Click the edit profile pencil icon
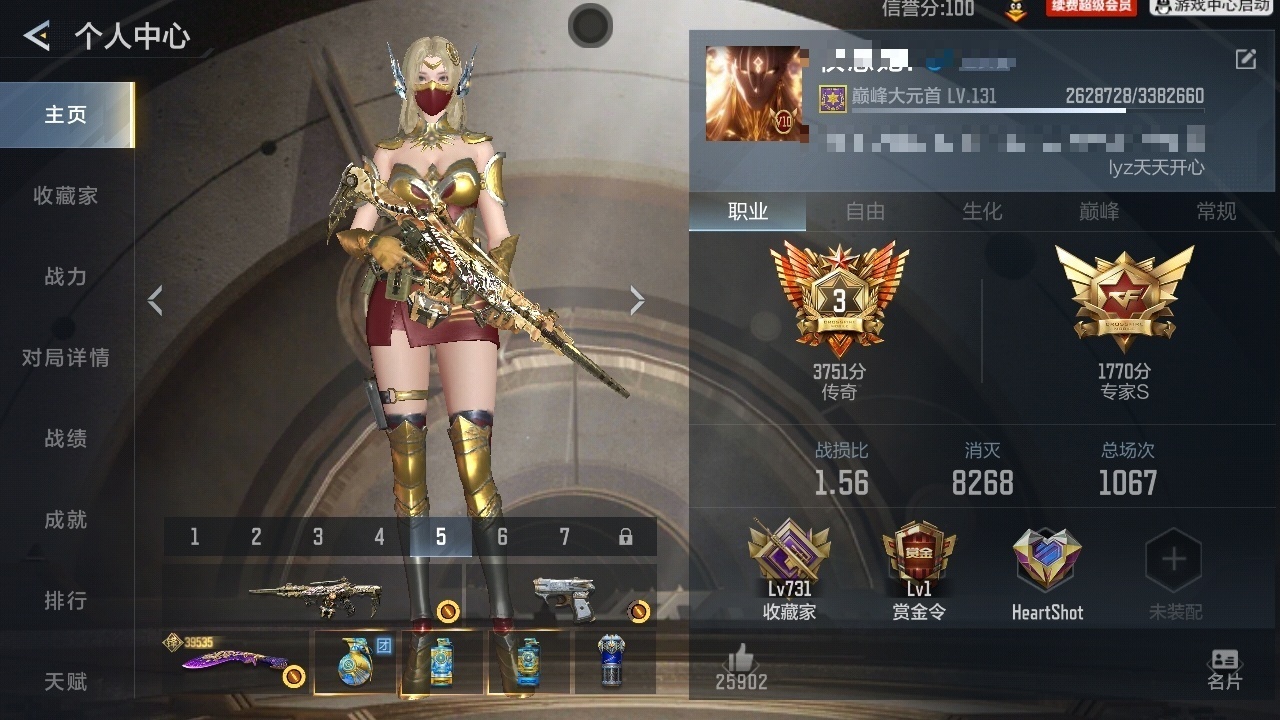This screenshot has height=720, width=1280. [1246, 59]
